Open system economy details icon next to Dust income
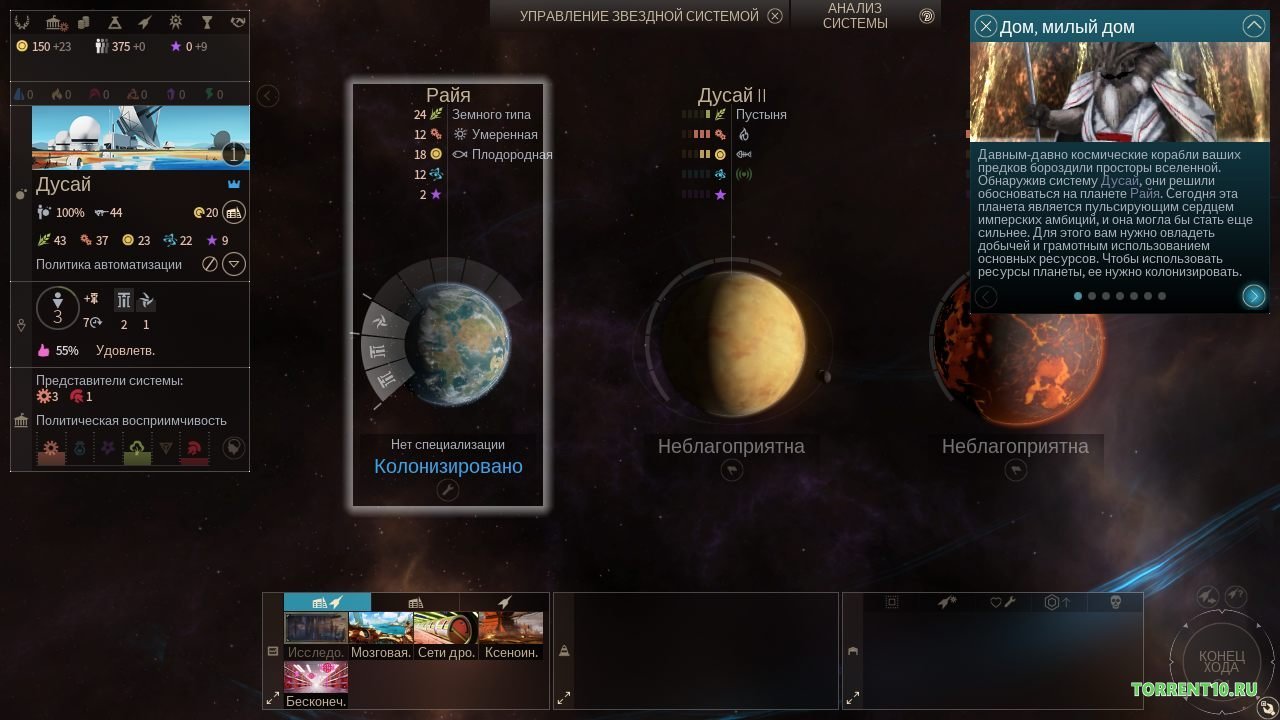Screen dimensions: 1280x720 click(x=234, y=213)
